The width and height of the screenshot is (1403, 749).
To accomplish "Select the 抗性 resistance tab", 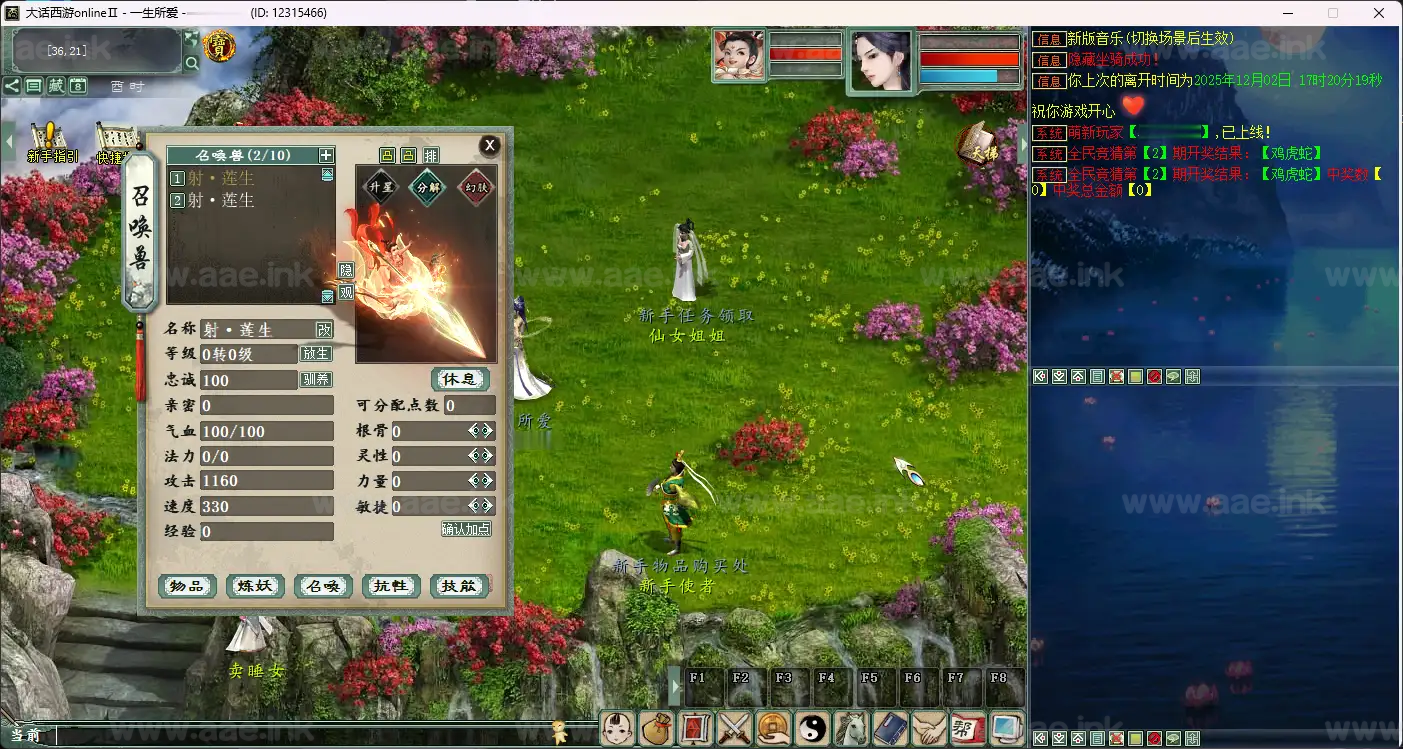I will pyautogui.click(x=391, y=586).
